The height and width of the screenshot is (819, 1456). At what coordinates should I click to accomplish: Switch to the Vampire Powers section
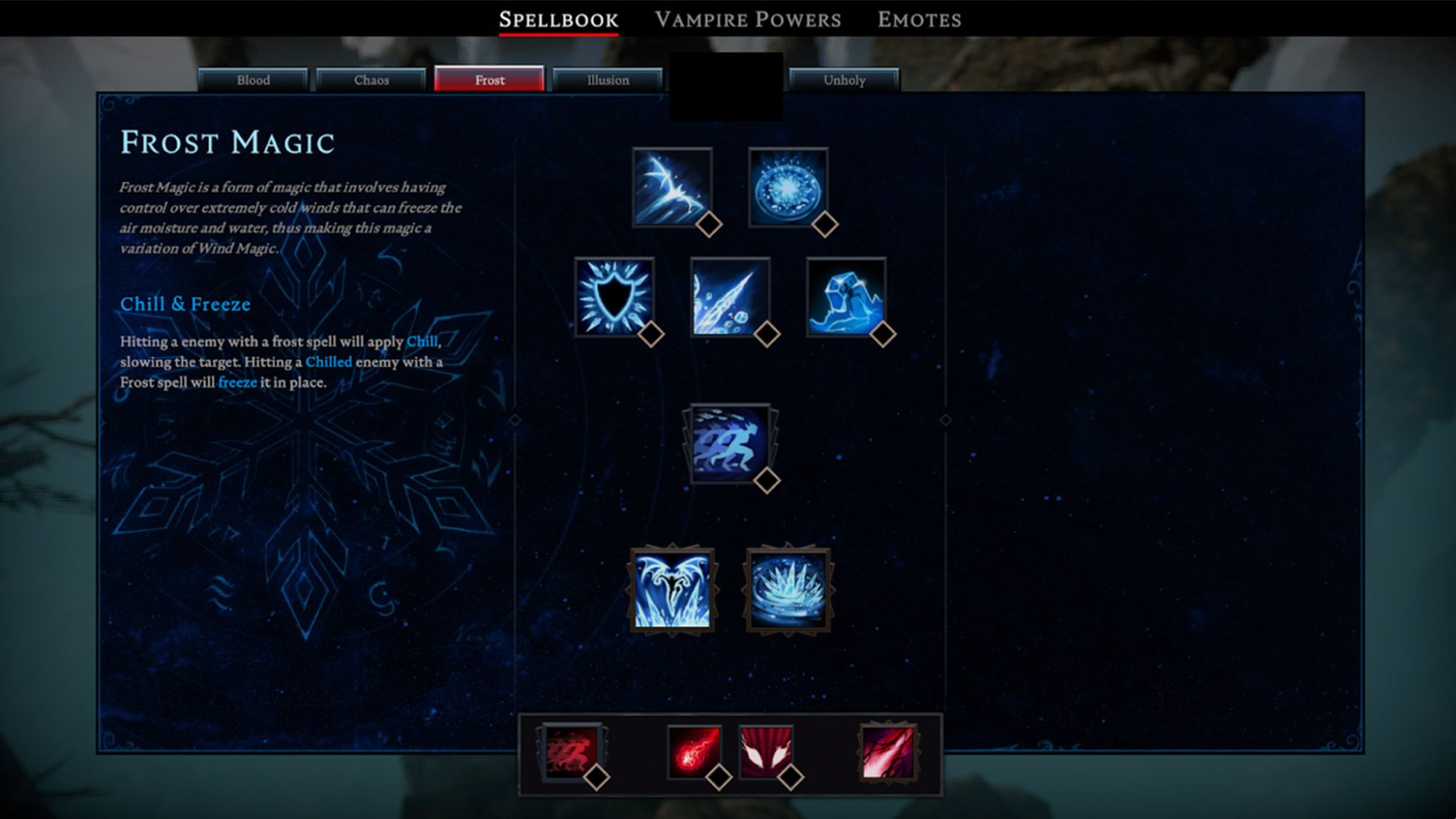(748, 20)
